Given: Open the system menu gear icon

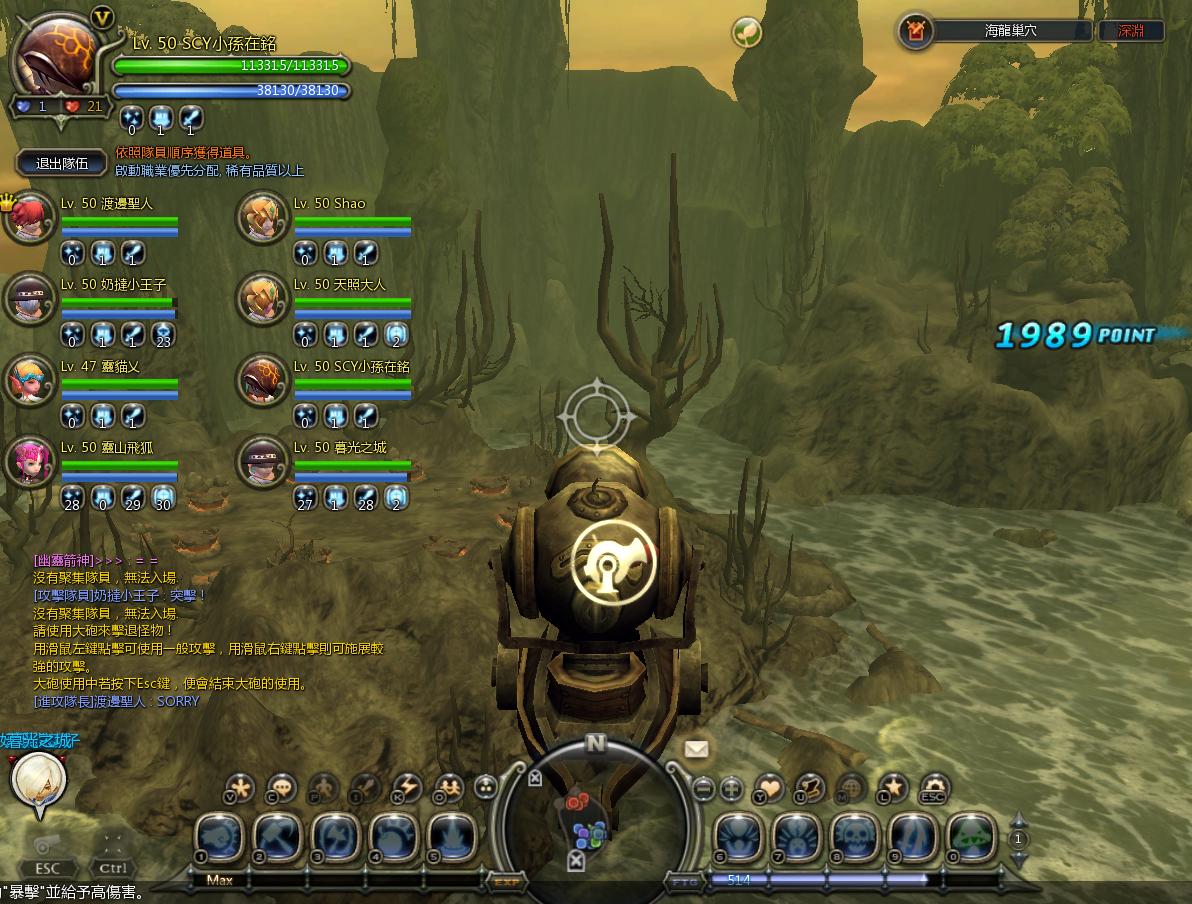Looking at the screenshot, I should coord(933,787).
